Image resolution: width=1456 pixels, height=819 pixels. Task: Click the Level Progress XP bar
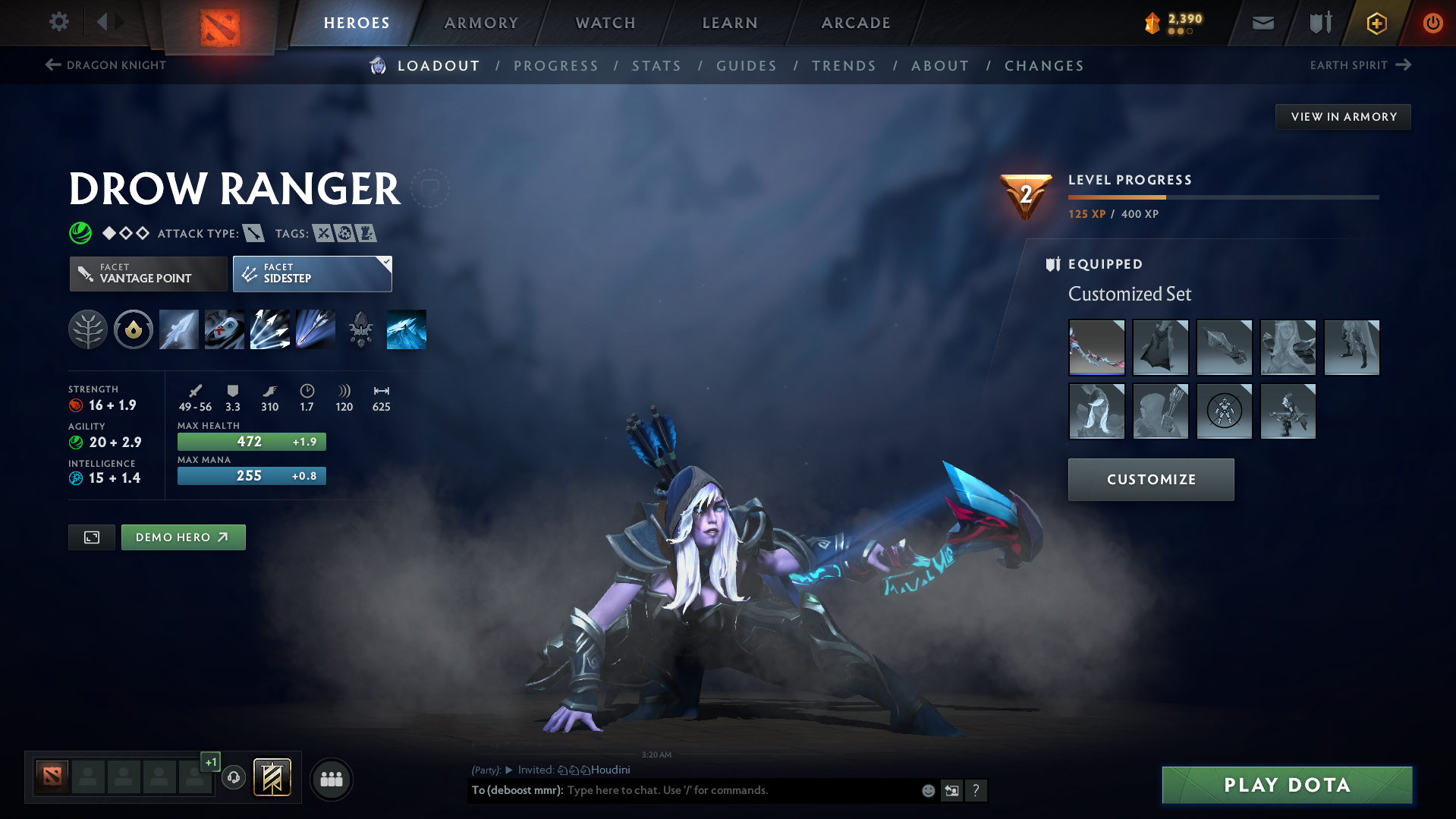point(1222,196)
